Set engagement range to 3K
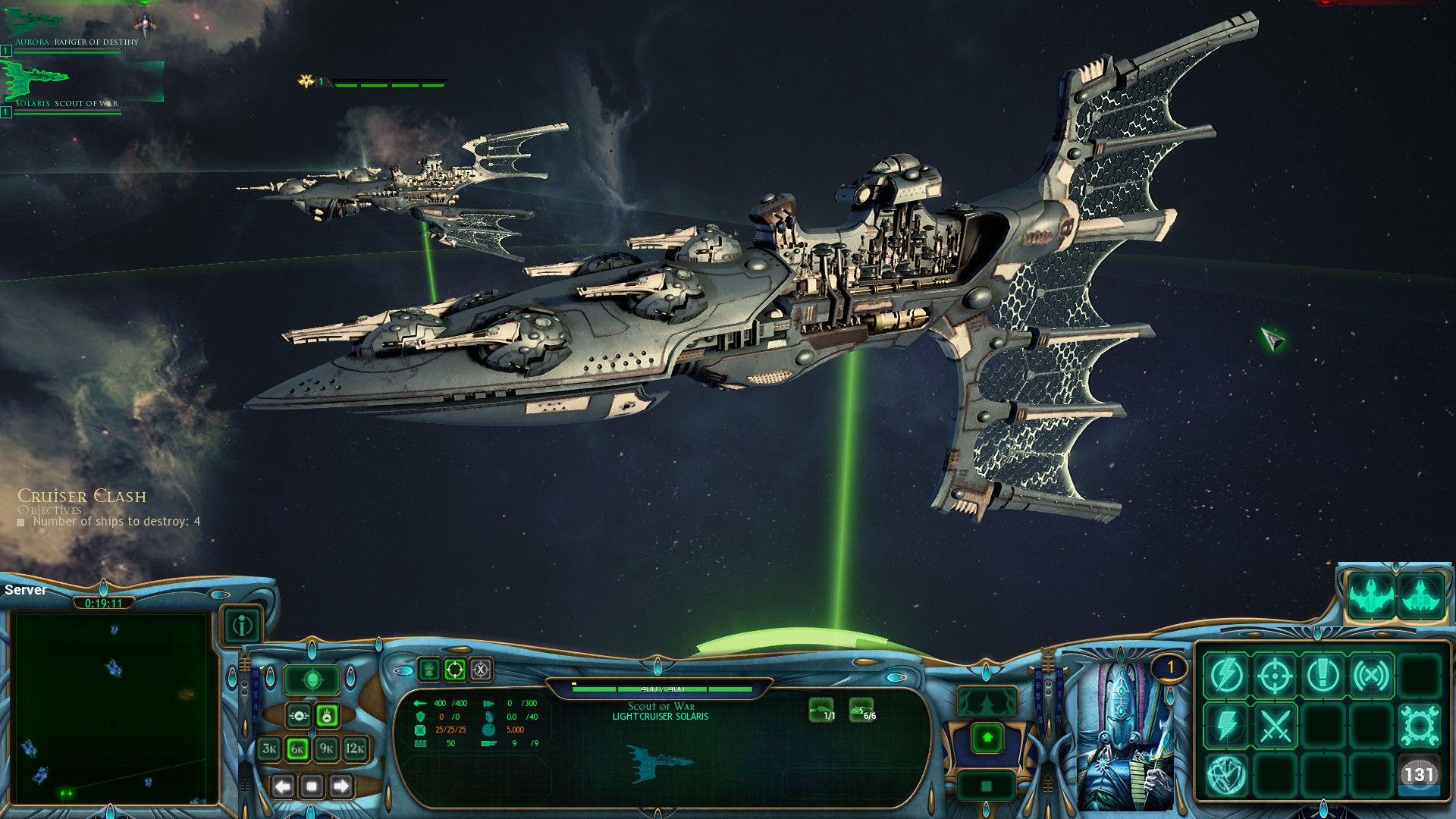 (x=269, y=749)
